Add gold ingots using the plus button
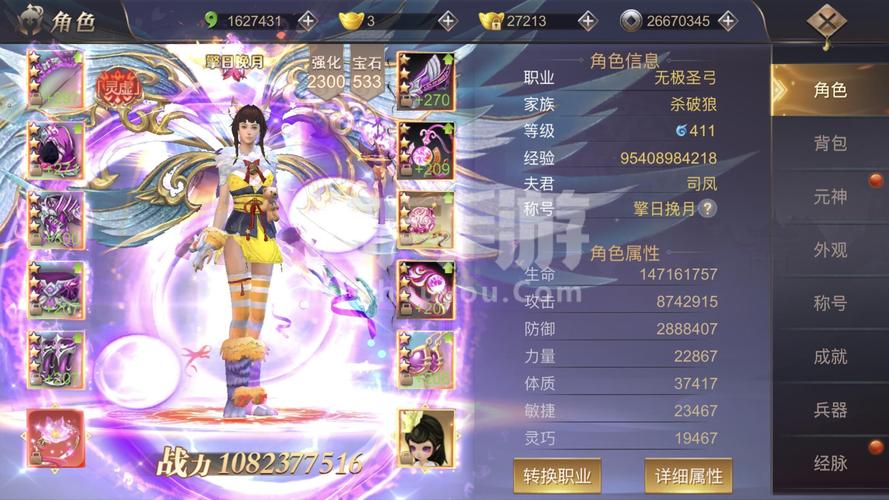This screenshot has width=889, height=500. (447, 20)
